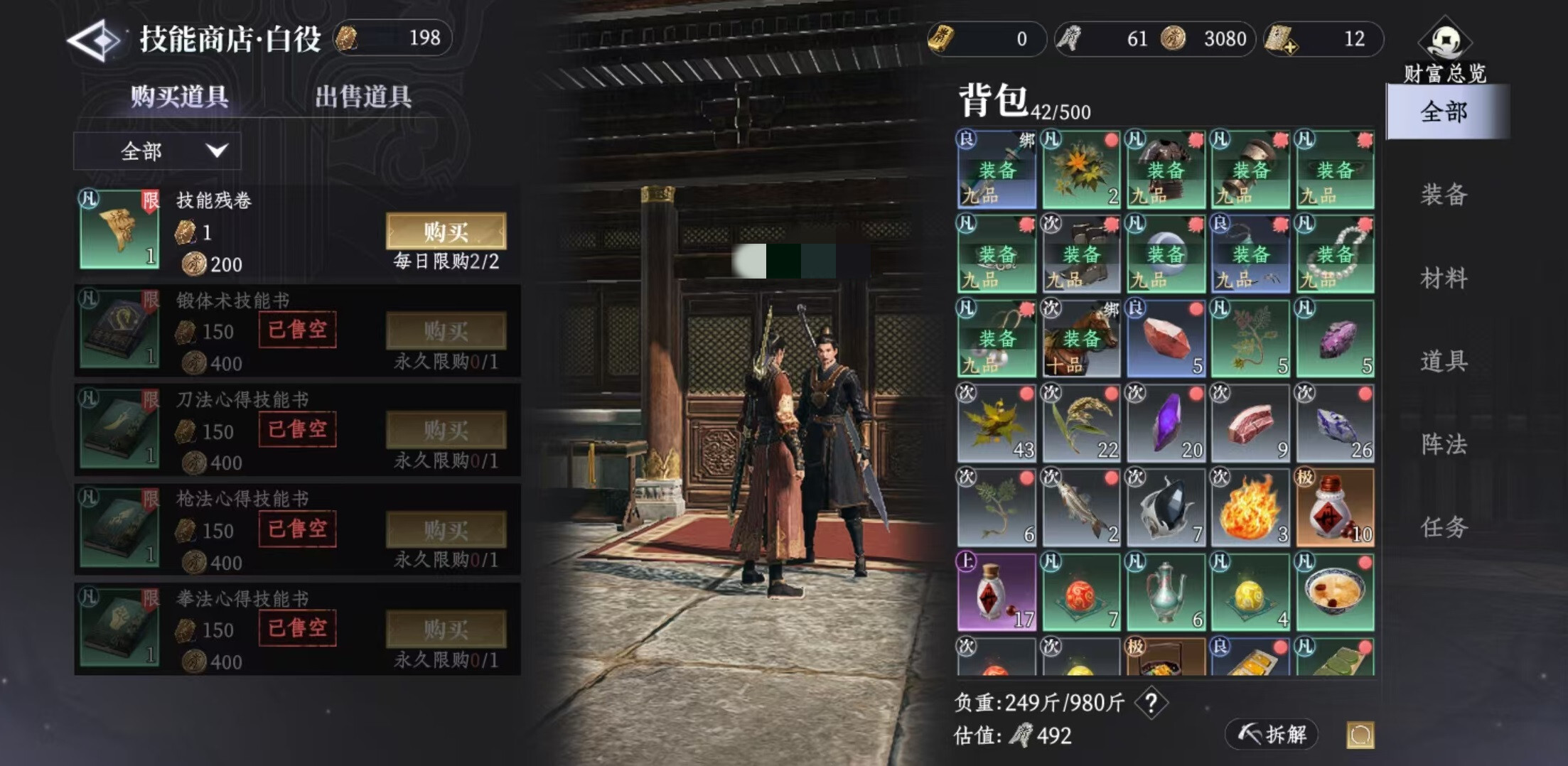The width and height of the screenshot is (1568, 766).
Task: Show 任务 quest items category
Action: pyautogui.click(x=1444, y=527)
